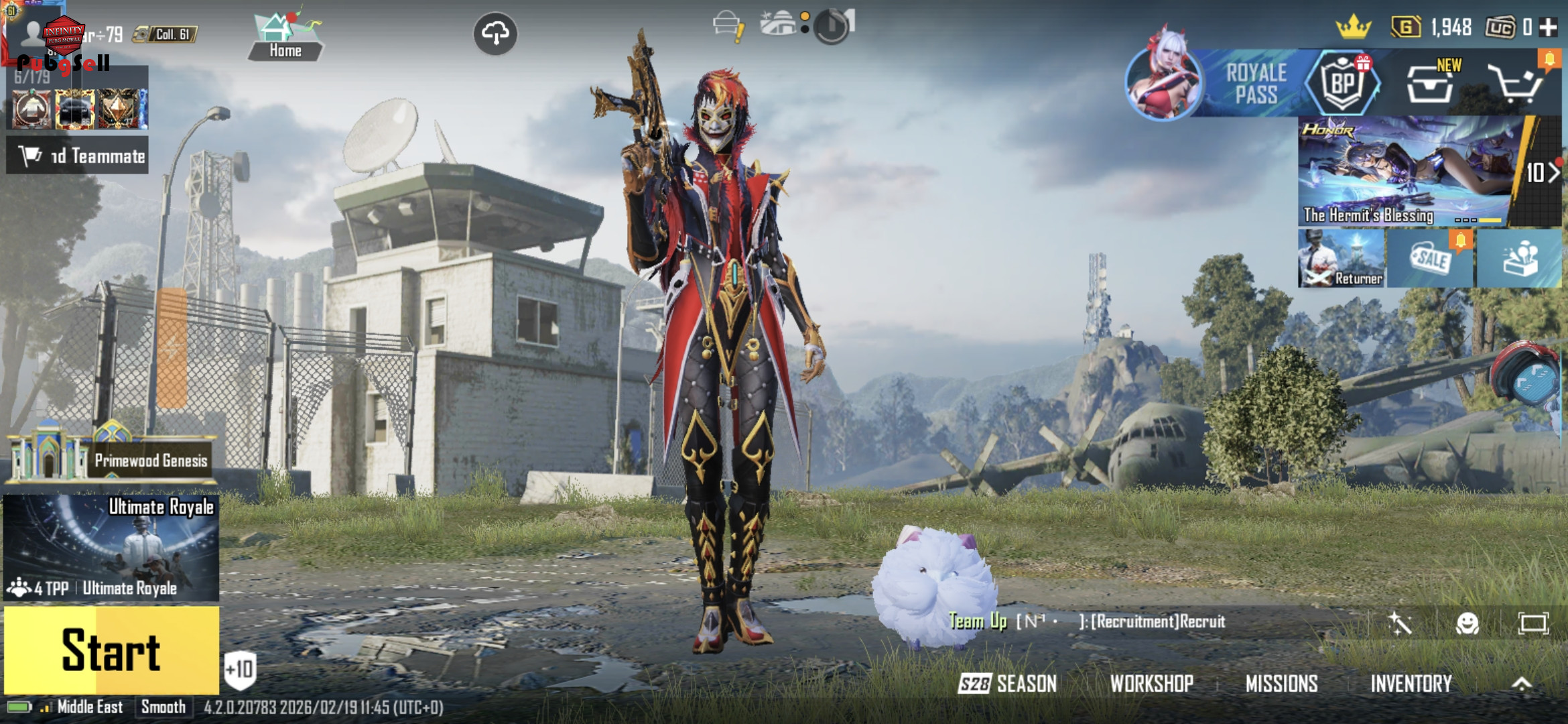Go to the Home tab
This screenshot has height=724, width=1568.
point(285,38)
